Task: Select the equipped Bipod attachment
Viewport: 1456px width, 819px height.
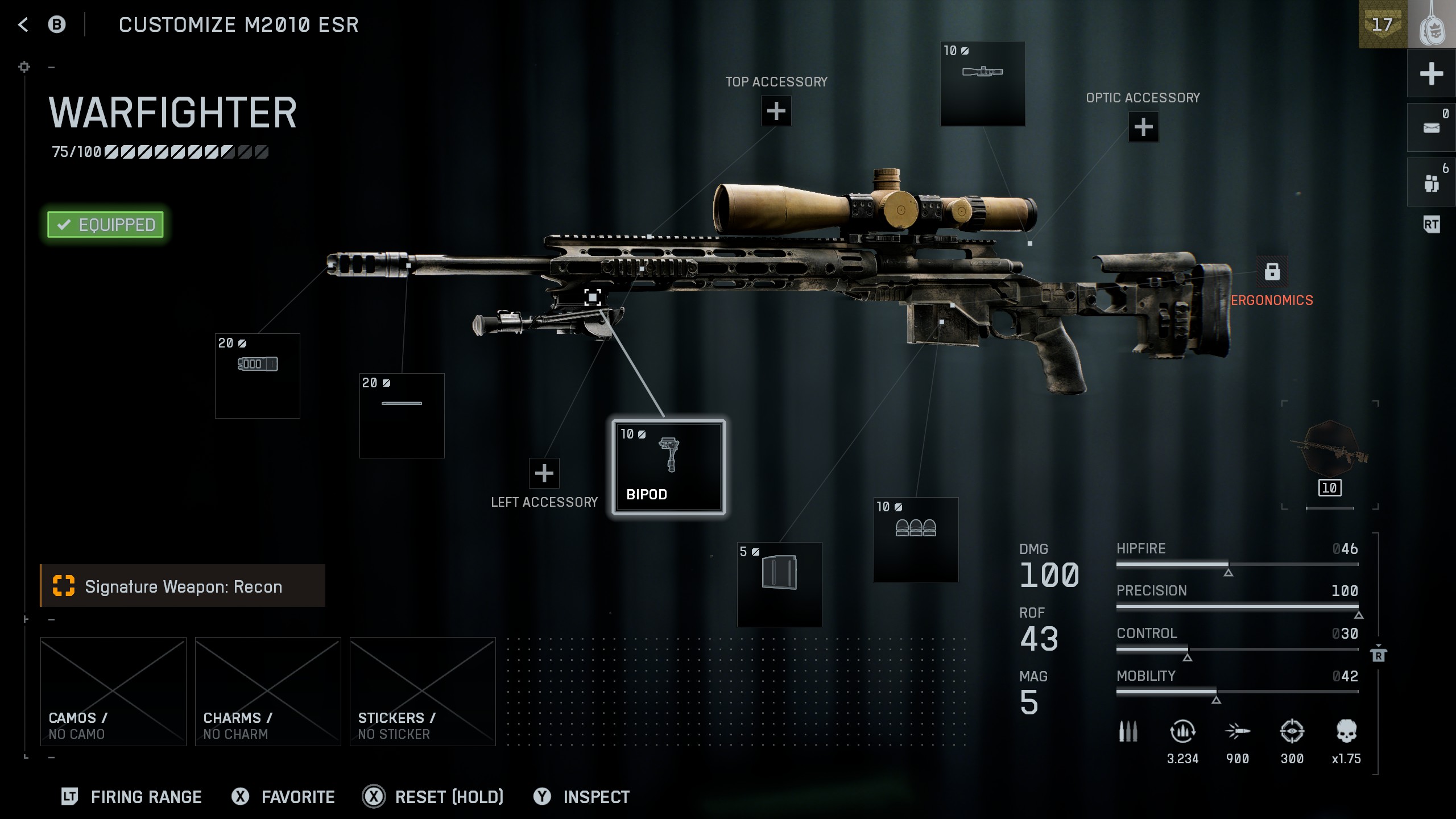Action: 668,466
